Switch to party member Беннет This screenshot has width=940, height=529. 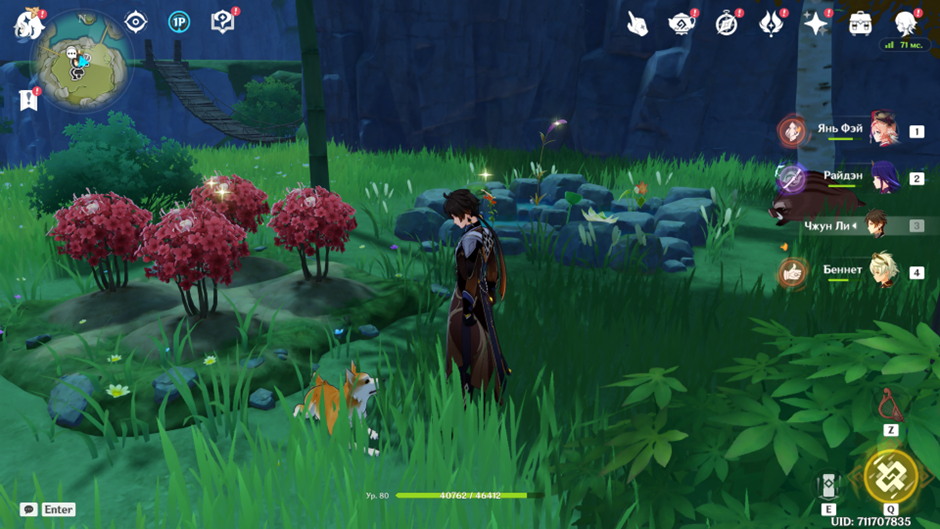884,272
